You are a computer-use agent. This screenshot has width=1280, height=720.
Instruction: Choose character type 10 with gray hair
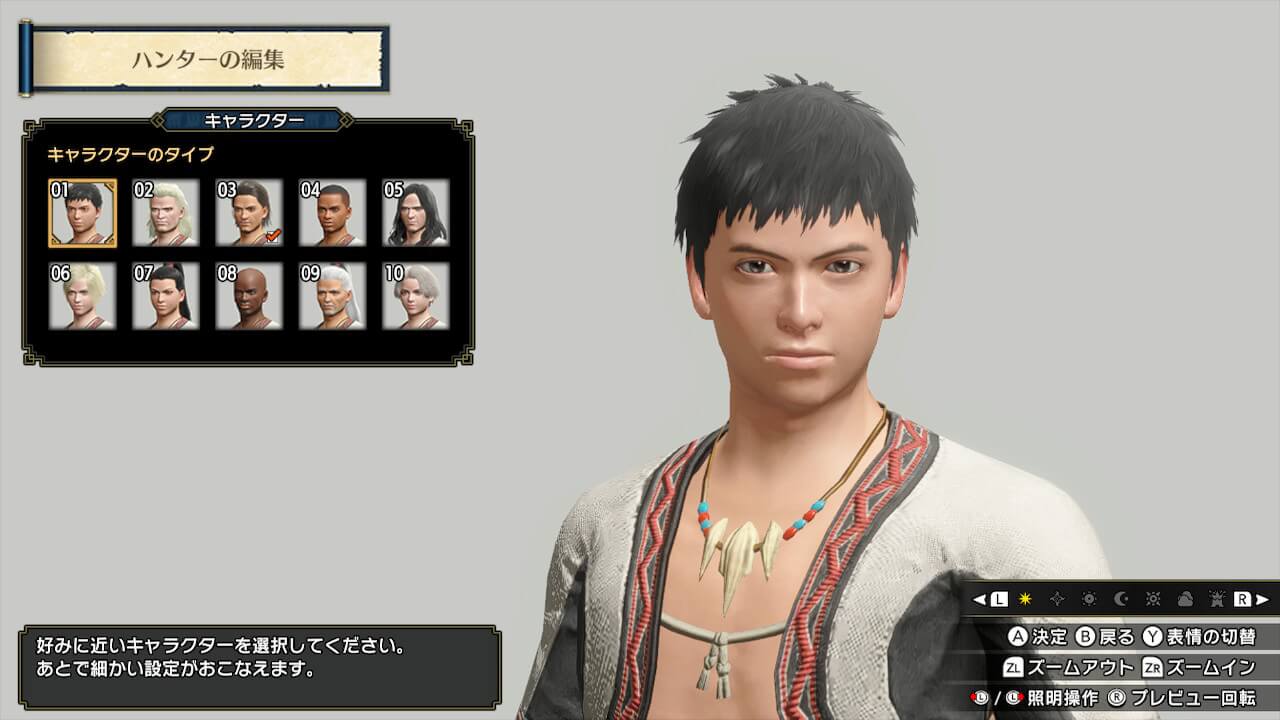click(x=415, y=296)
